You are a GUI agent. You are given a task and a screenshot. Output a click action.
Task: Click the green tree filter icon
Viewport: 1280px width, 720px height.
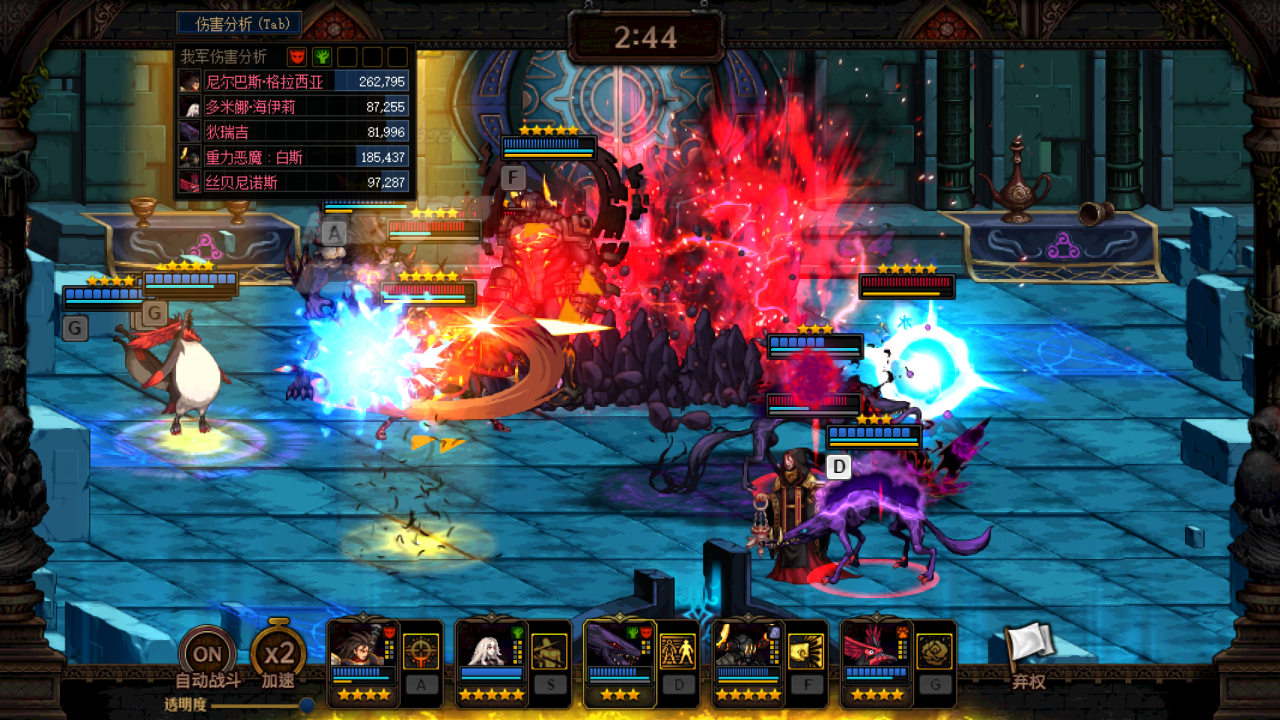[x=322, y=57]
